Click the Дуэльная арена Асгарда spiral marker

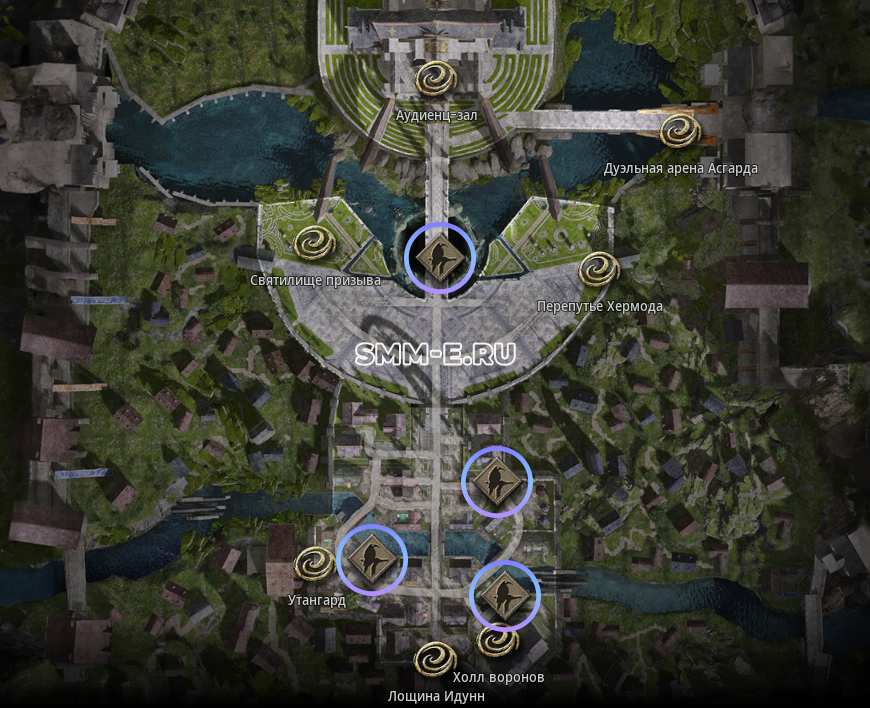[x=680, y=130]
